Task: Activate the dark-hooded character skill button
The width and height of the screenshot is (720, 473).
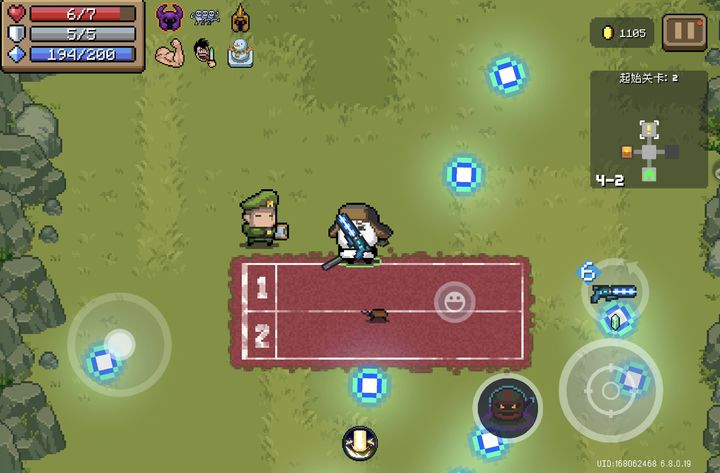Action: tap(507, 406)
